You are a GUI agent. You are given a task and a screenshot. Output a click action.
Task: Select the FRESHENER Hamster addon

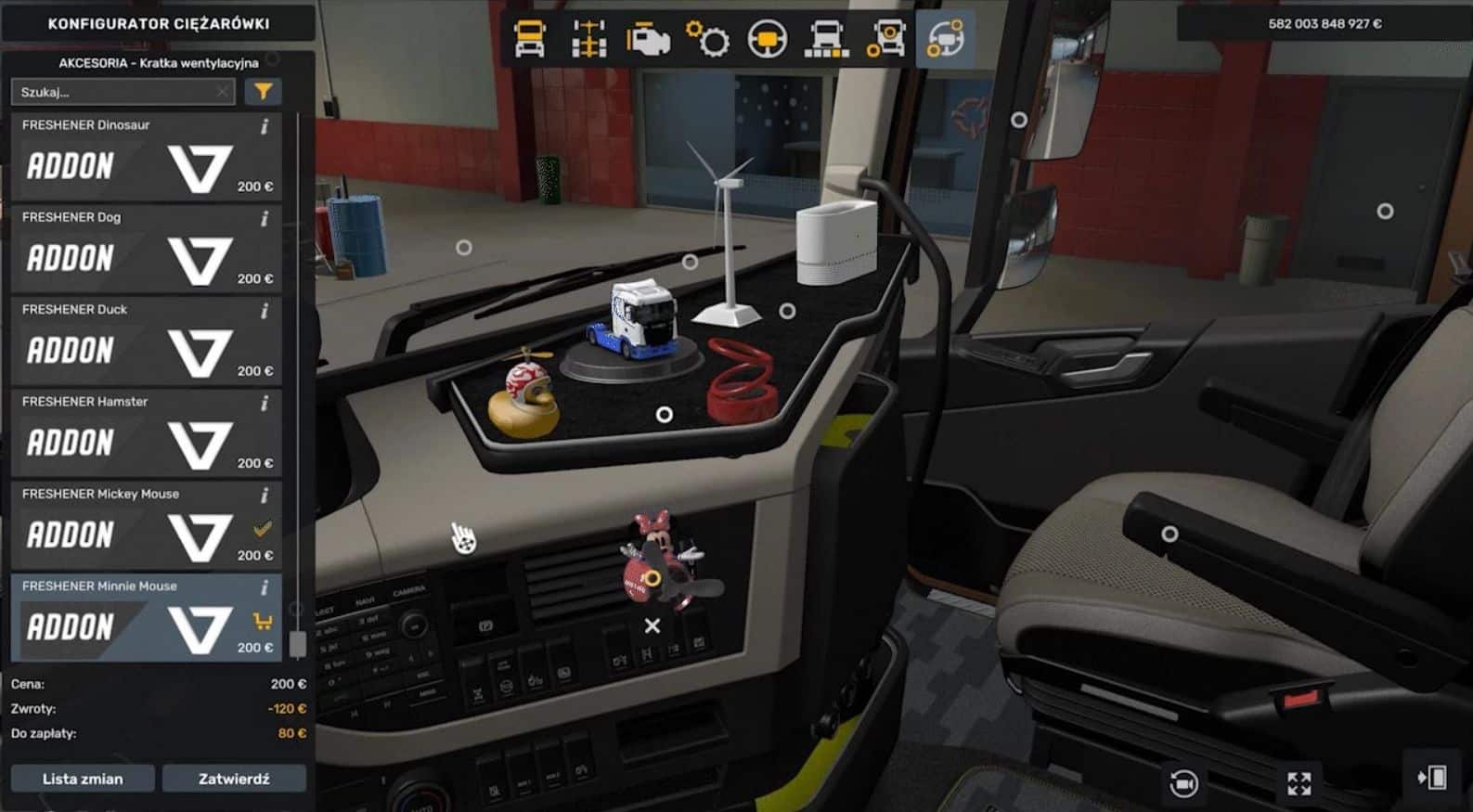146,433
